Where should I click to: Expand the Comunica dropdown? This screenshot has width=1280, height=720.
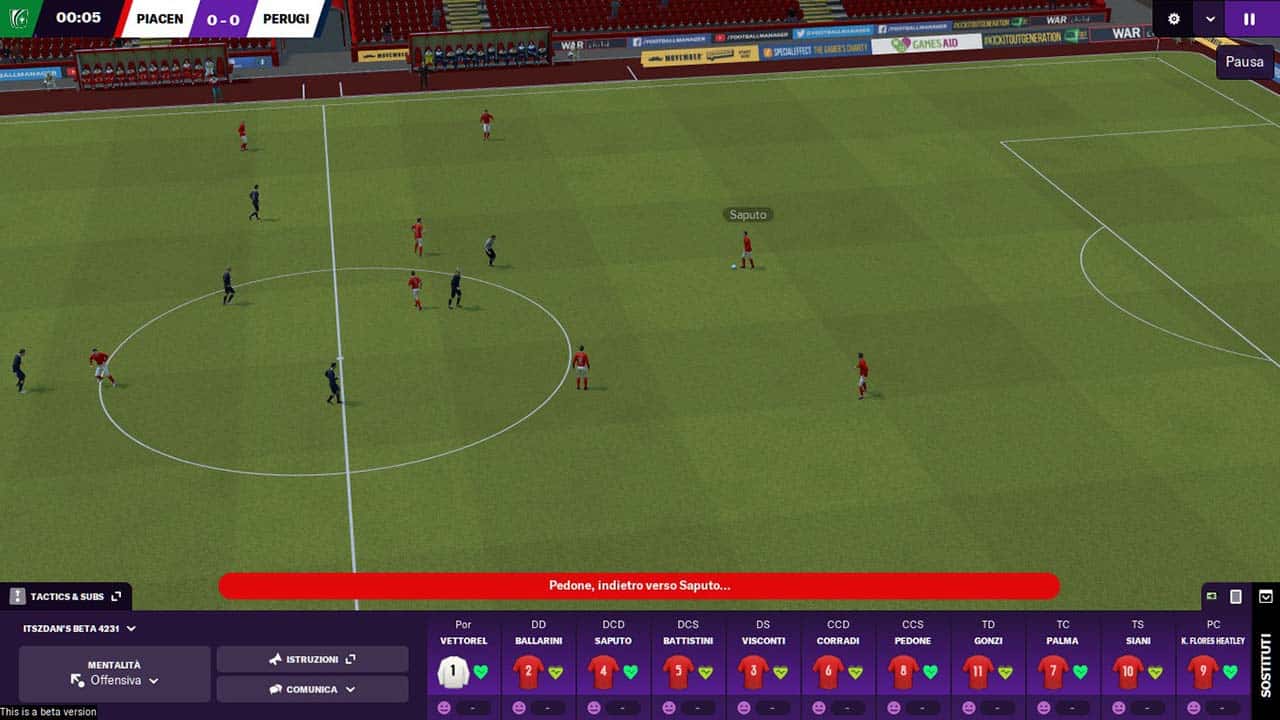tap(313, 688)
